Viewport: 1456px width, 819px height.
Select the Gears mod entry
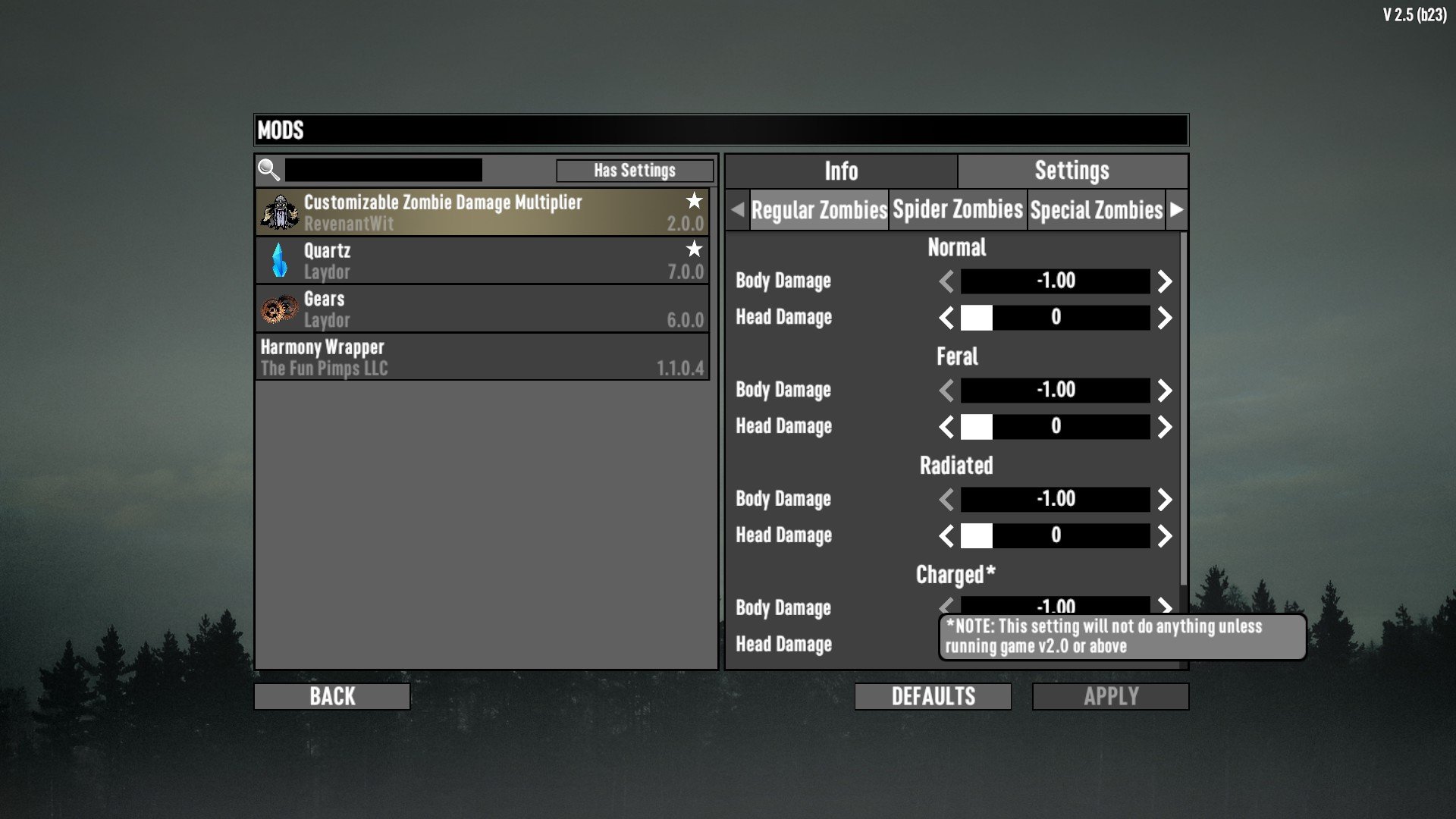(482, 309)
